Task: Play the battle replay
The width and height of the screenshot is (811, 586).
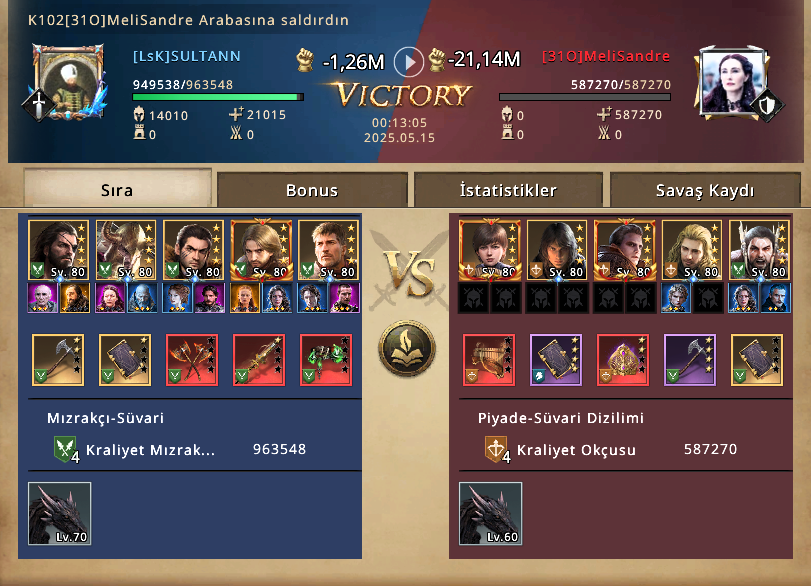Action: [x=408, y=62]
